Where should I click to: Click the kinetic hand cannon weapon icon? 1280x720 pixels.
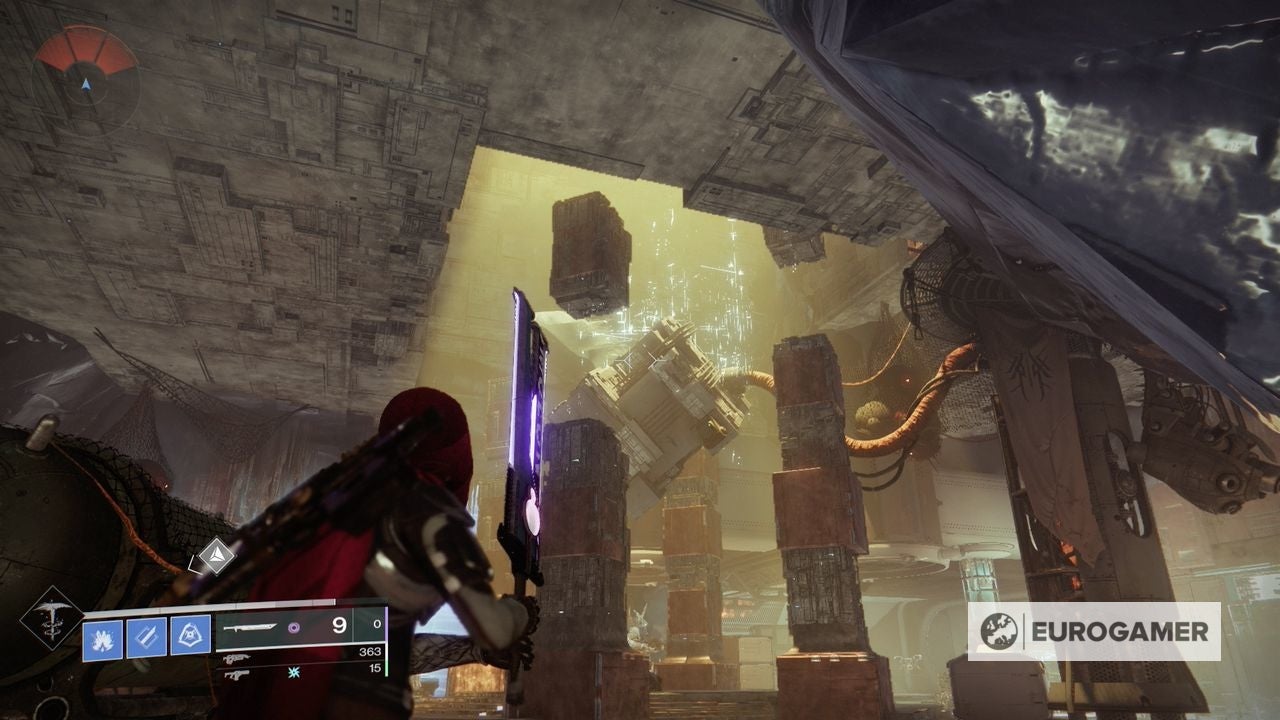[234, 659]
